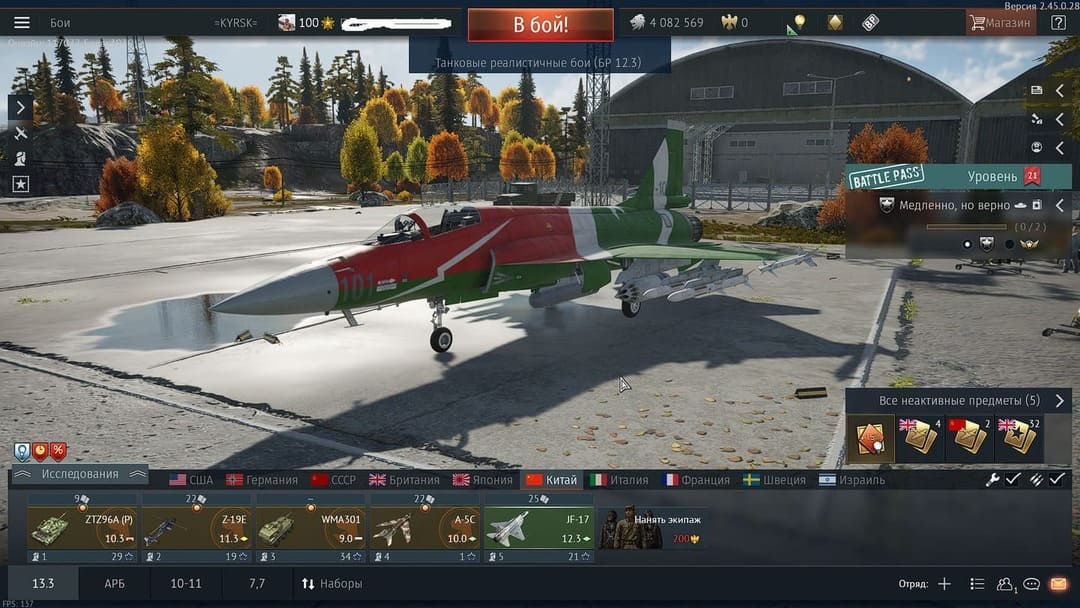The image size is (1080, 608).
Task: Switch to the США nation tab
Action: [191, 480]
